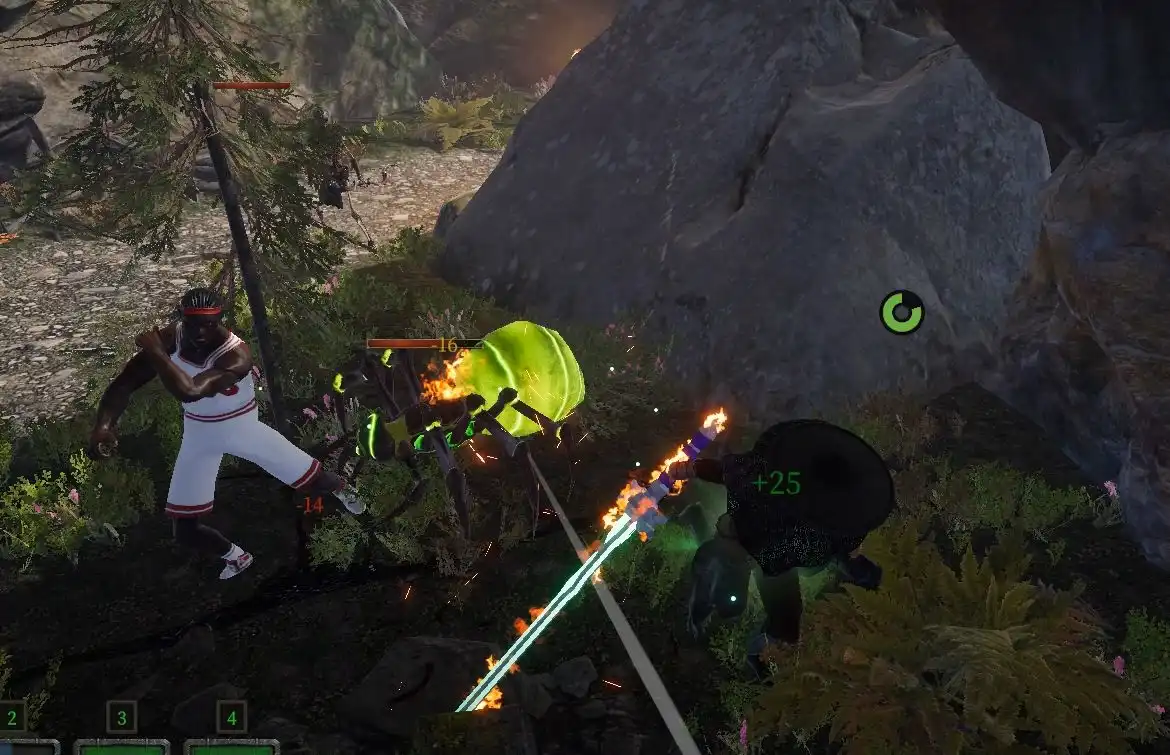Choose the slot numbered 3
Screen dimensions: 1170x755
coord(121,717)
